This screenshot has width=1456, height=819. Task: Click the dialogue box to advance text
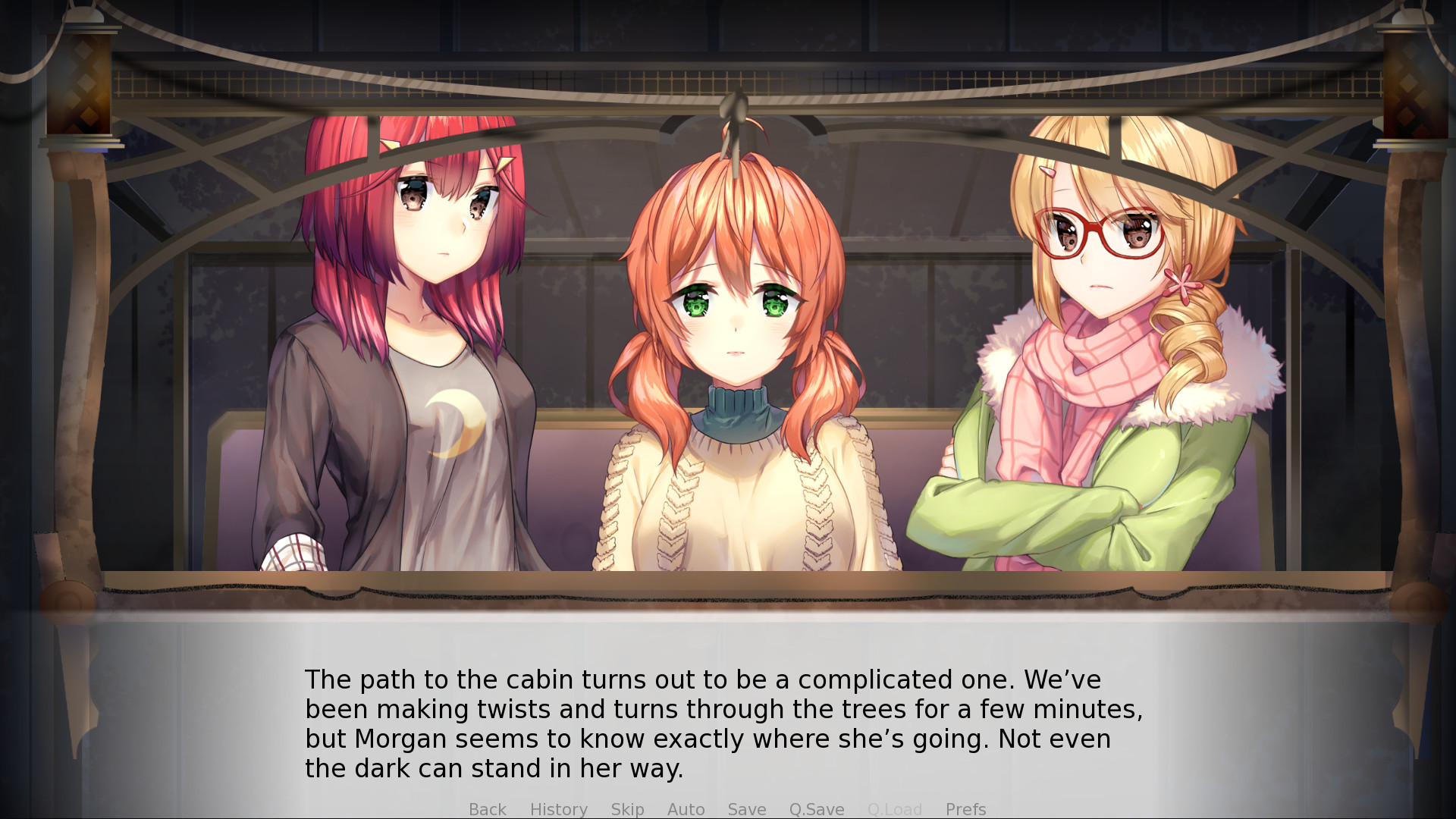coord(728,720)
